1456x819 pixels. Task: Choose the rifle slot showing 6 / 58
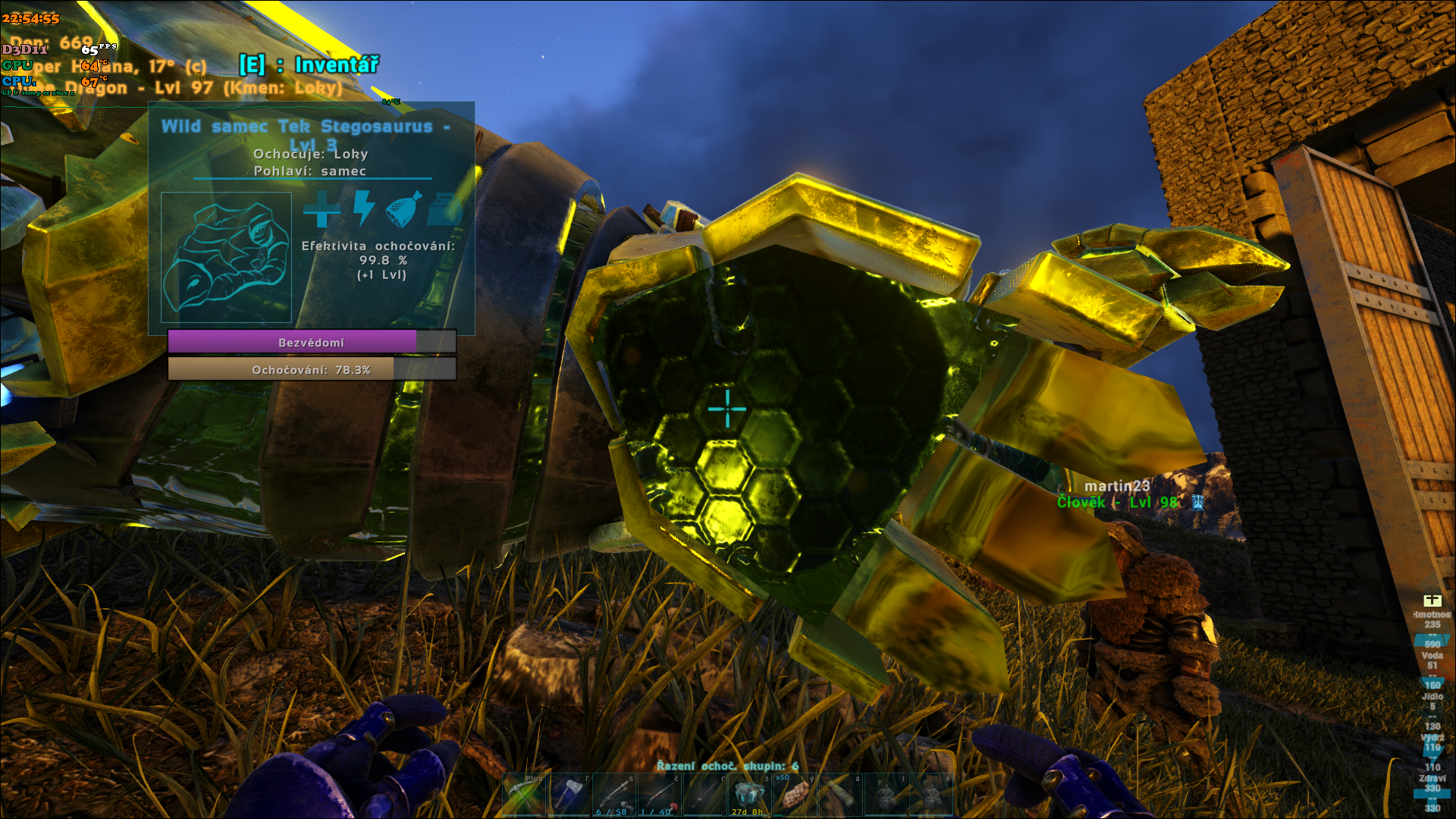[614, 795]
